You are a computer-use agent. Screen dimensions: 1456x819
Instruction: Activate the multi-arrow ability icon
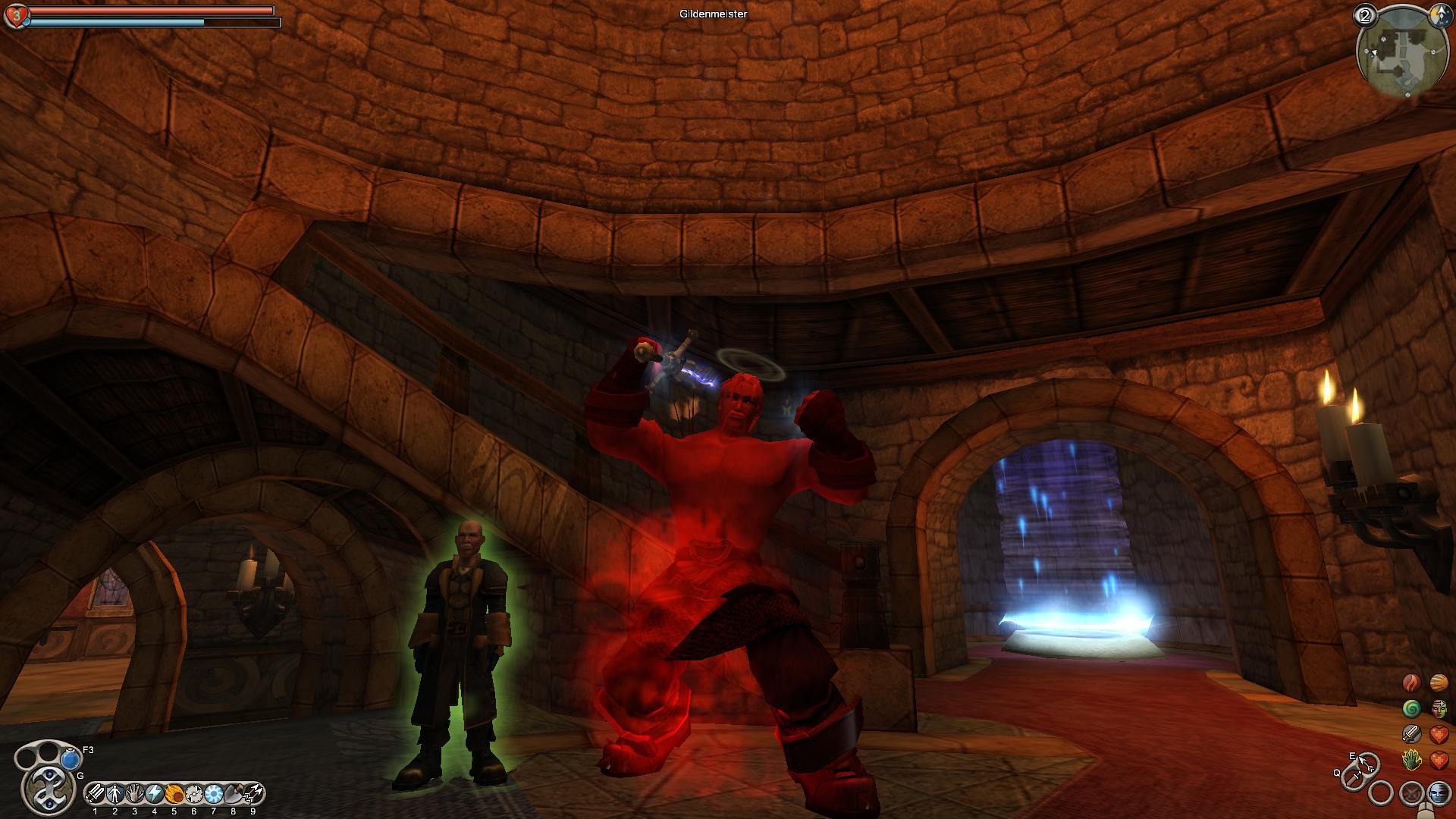pos(253,794)
